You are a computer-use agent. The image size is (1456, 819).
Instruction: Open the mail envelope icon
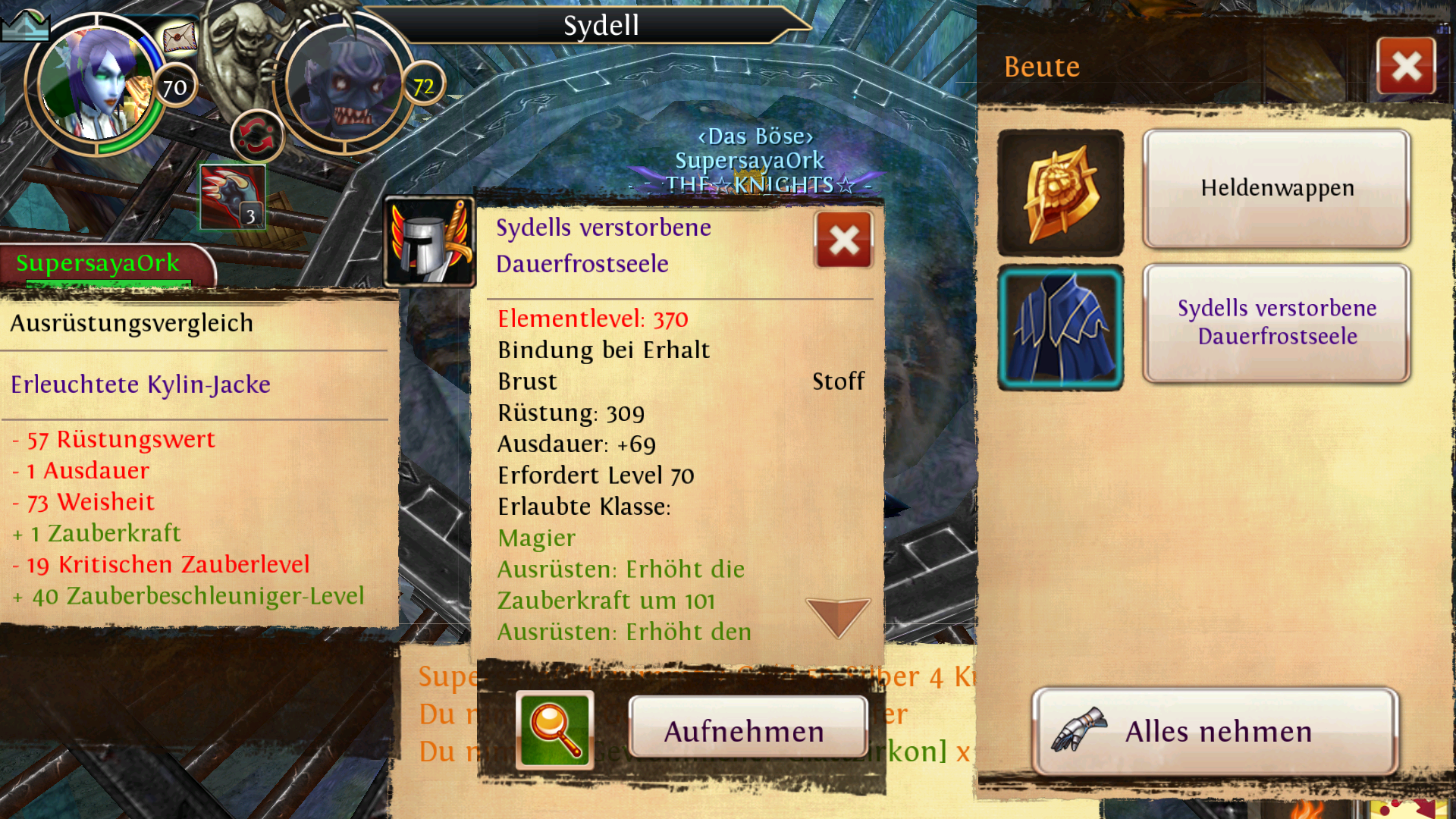[x=180, y=36]
